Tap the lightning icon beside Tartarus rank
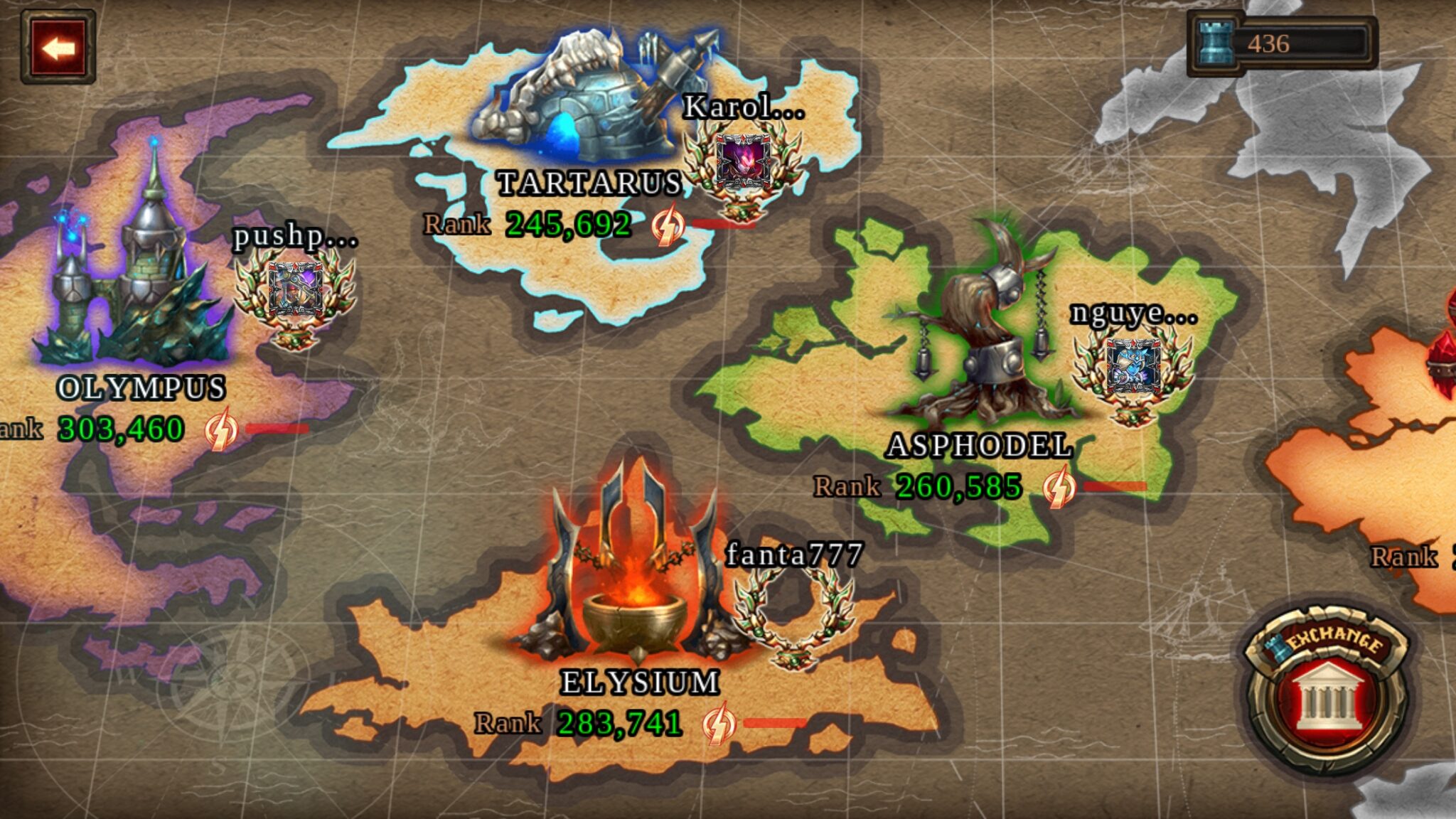This screenshot has width=1456, height=819. pyautogui.click(x=668, y=225)
